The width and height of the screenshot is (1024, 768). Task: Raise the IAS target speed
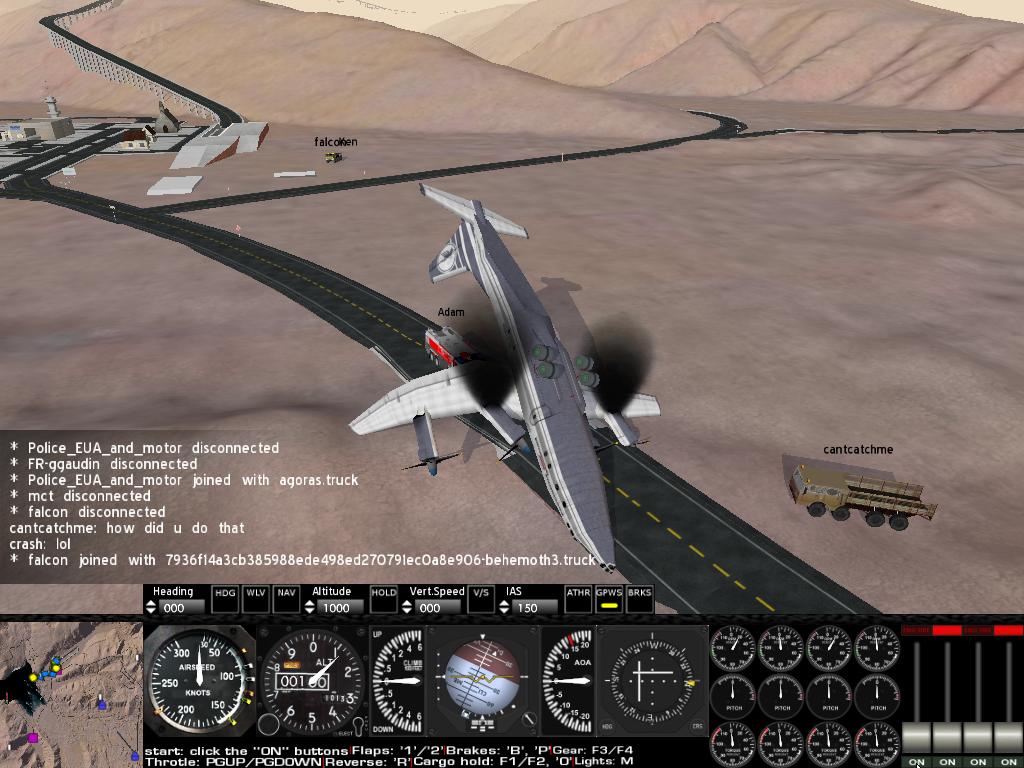[x=505, y=603]
